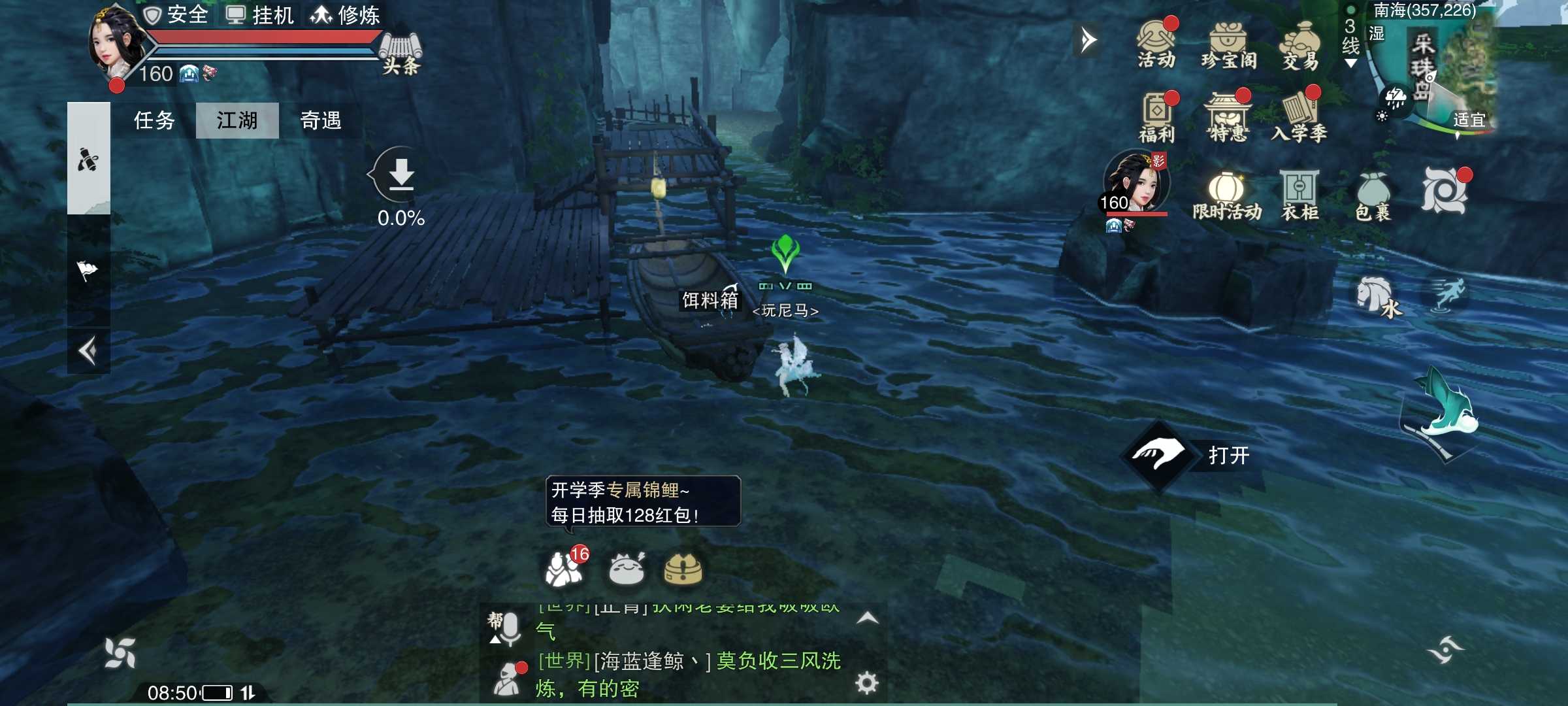This screenshot has height=706, width=1568.
Task: Open the 珍宝阁 treasure shop
Action: pos(1228,45)
